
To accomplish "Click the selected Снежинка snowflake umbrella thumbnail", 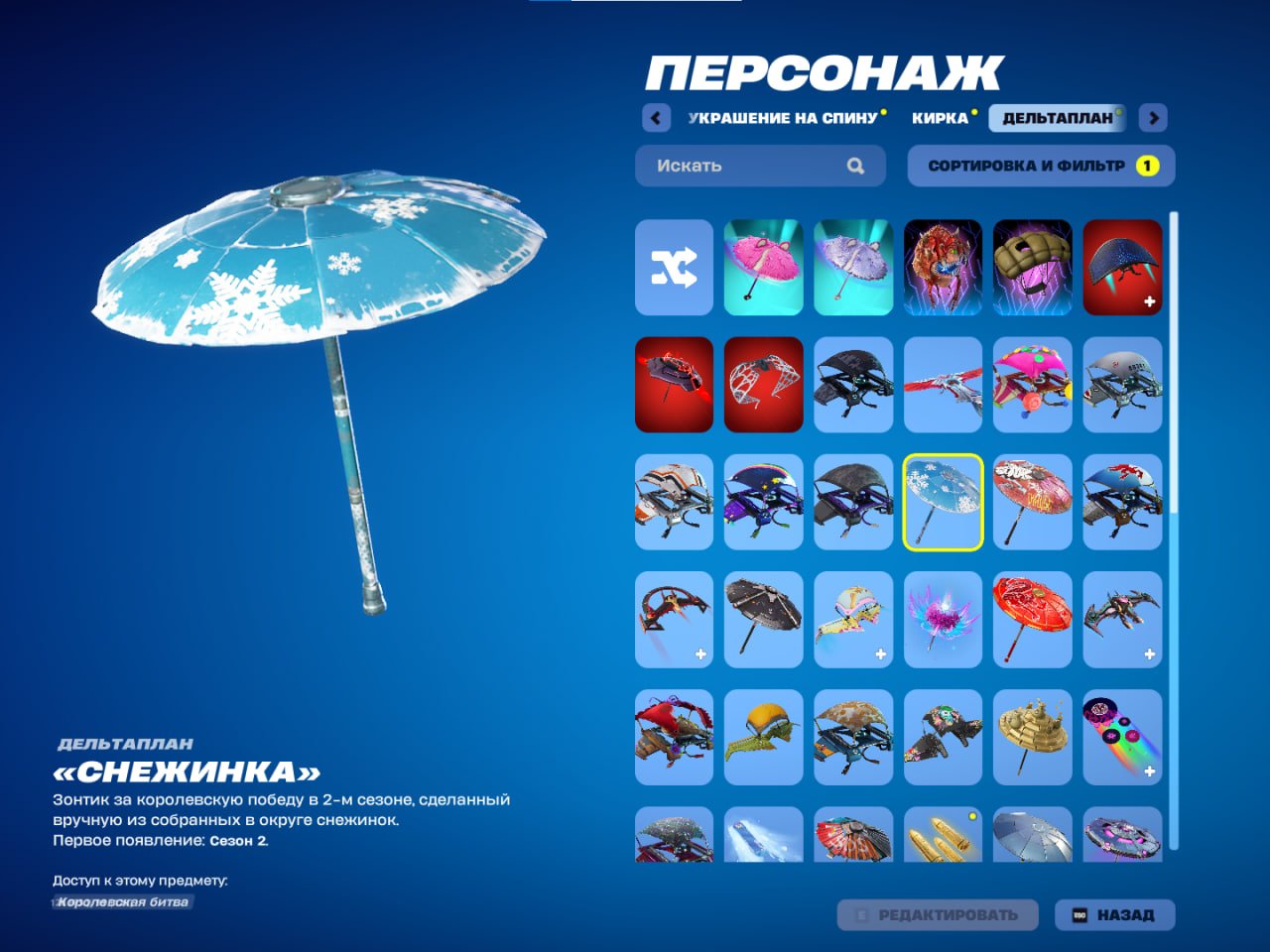I will click(943, 503).
